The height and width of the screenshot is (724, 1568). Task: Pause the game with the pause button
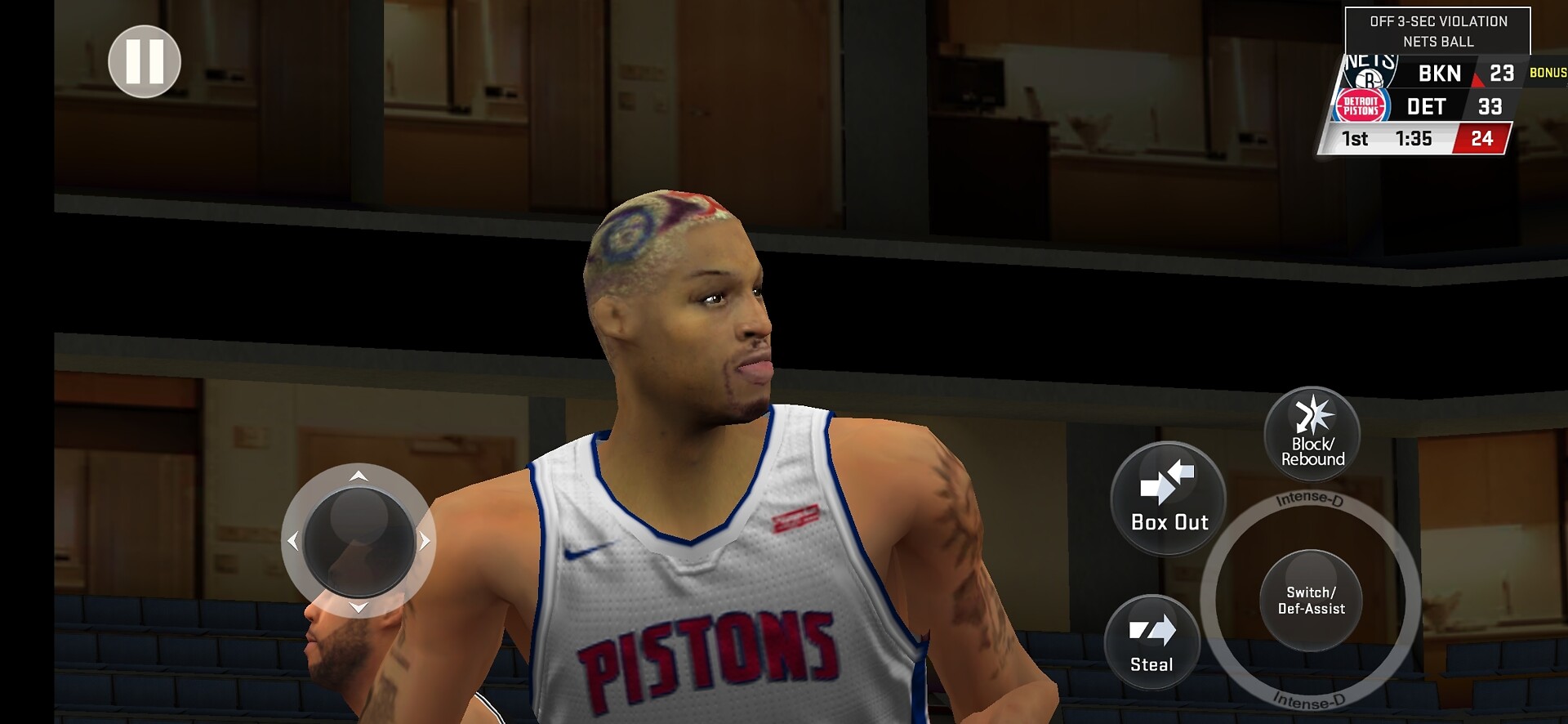(145, 61)
